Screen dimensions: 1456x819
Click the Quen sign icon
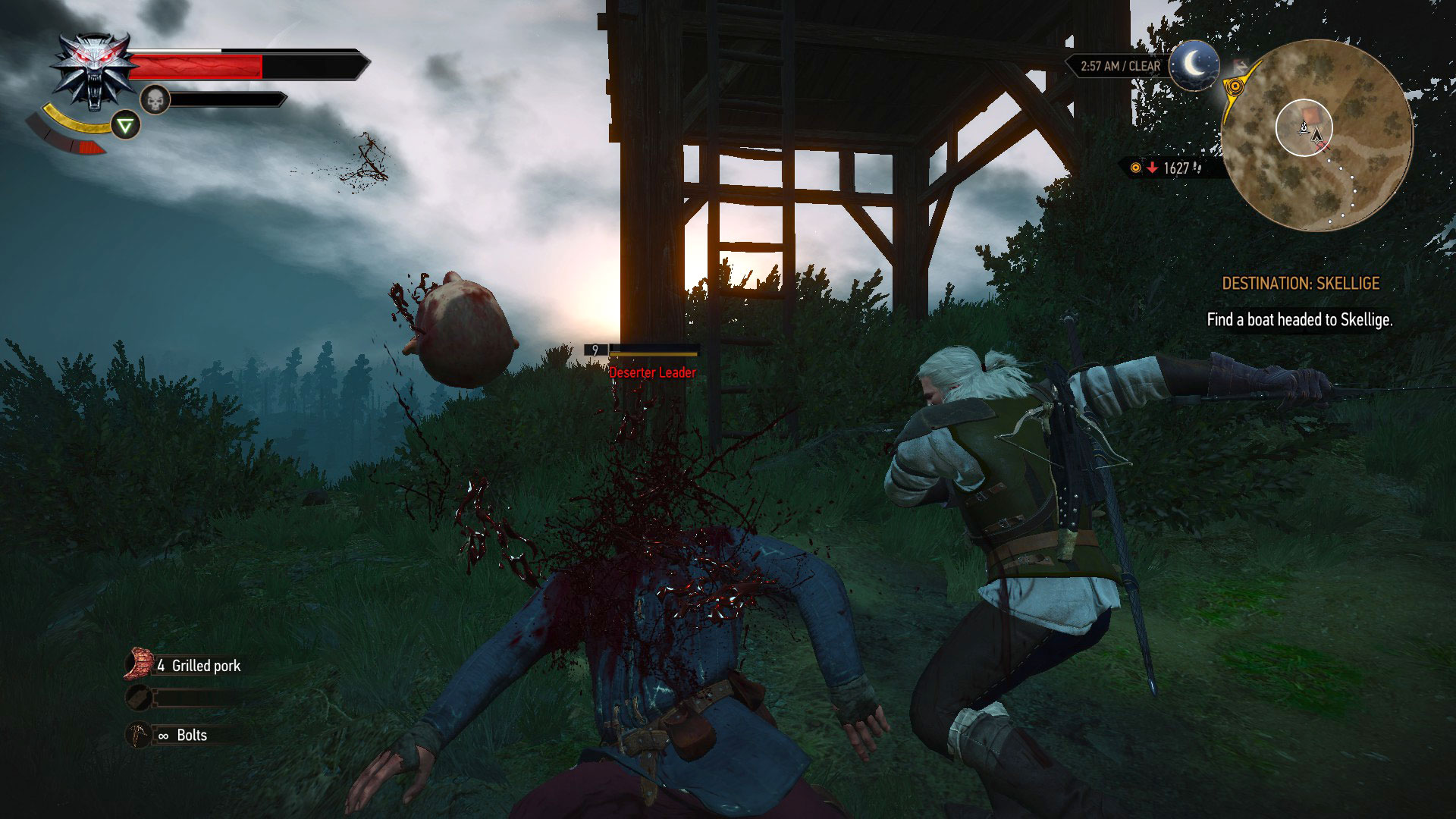(125, 124)
